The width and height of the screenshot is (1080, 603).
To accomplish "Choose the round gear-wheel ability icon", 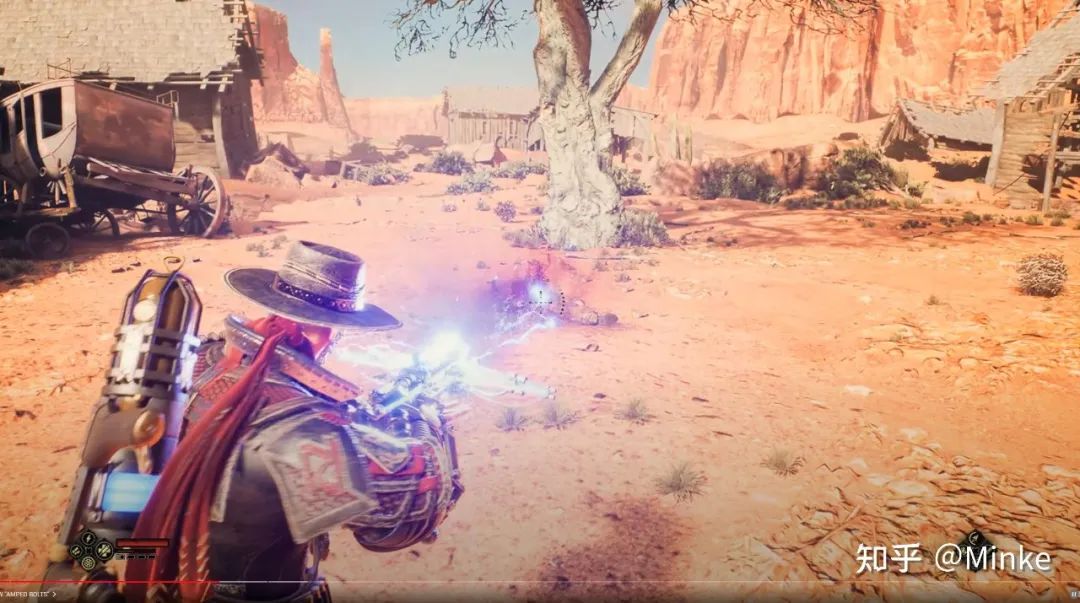I will tap(88, 562).
